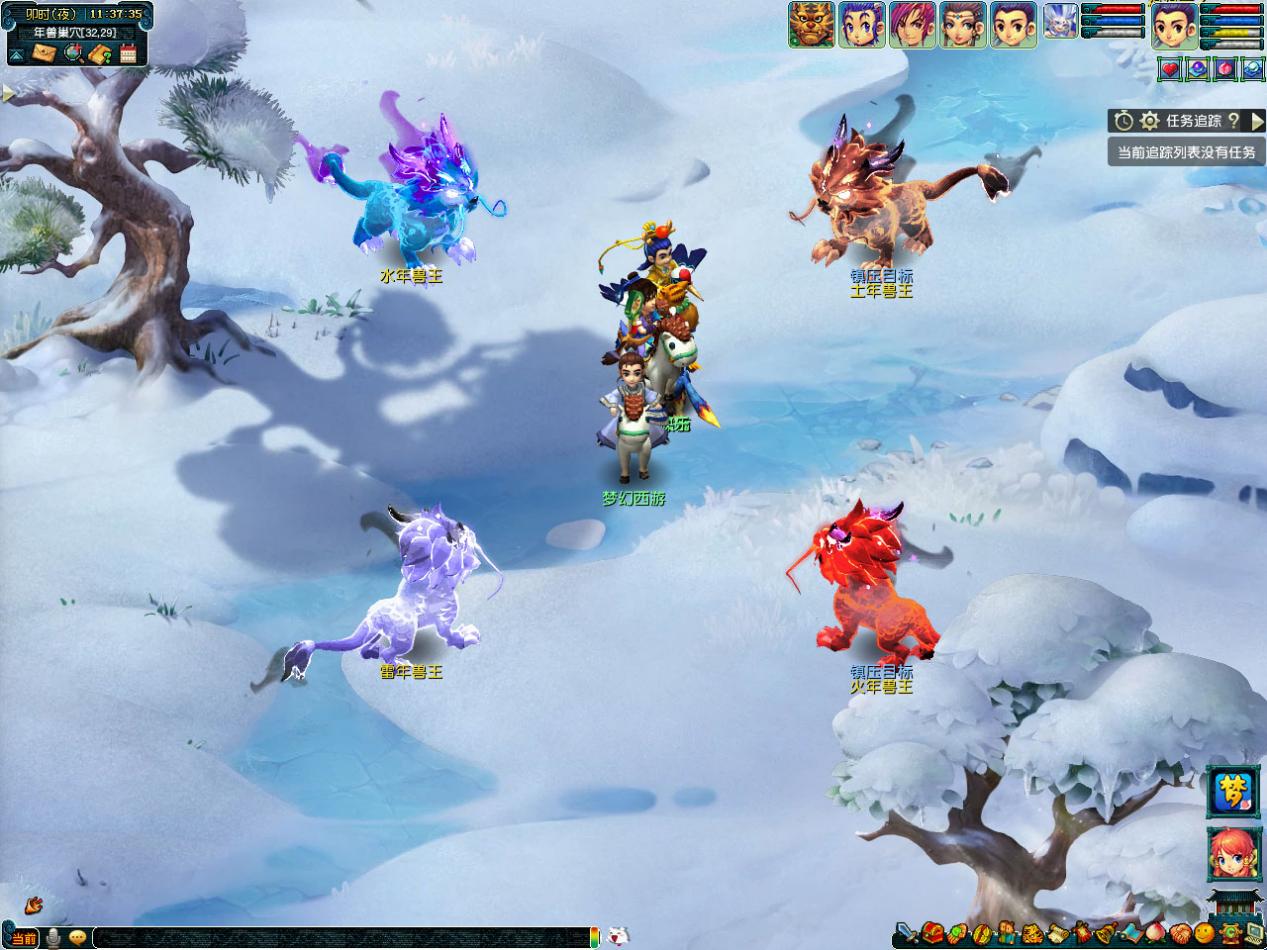Click the white pet portrait
1267x950 pixels.
[x=1060, y=21]
